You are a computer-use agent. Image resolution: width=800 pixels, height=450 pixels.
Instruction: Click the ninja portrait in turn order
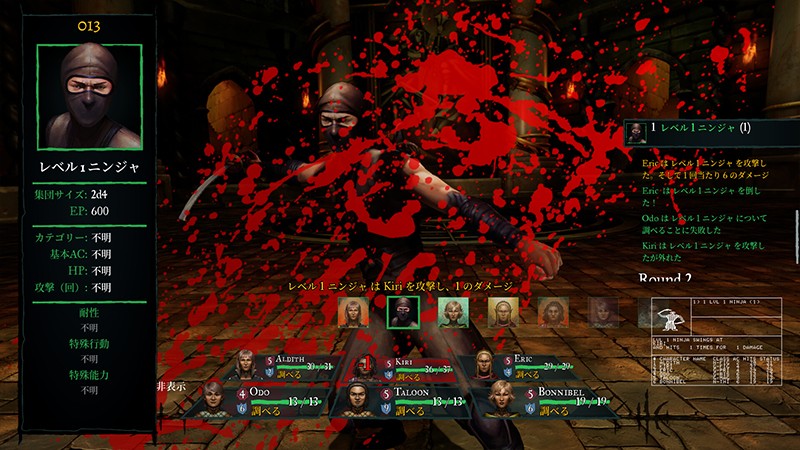(402, 313)
